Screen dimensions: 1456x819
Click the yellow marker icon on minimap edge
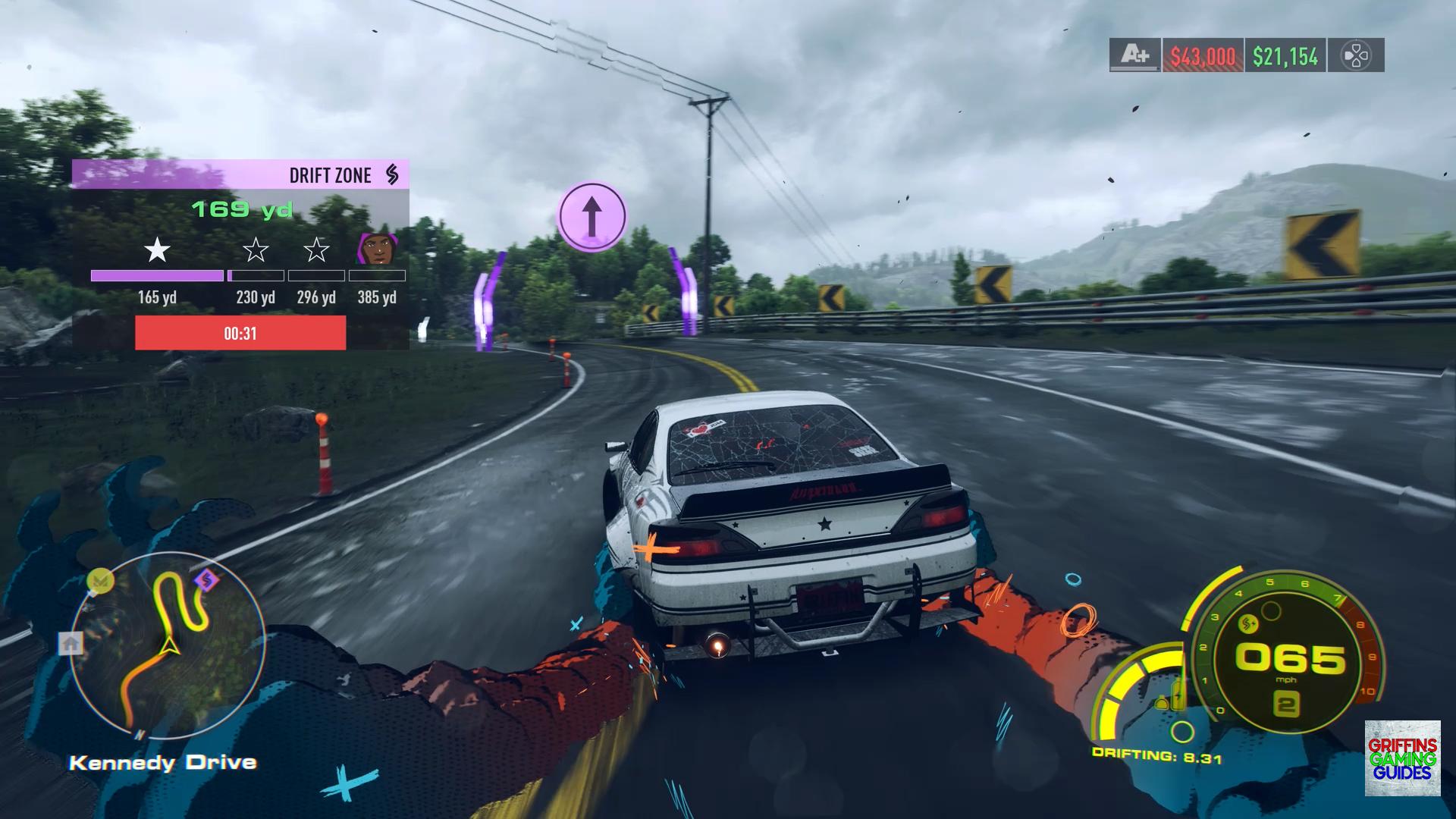(100, 581)
